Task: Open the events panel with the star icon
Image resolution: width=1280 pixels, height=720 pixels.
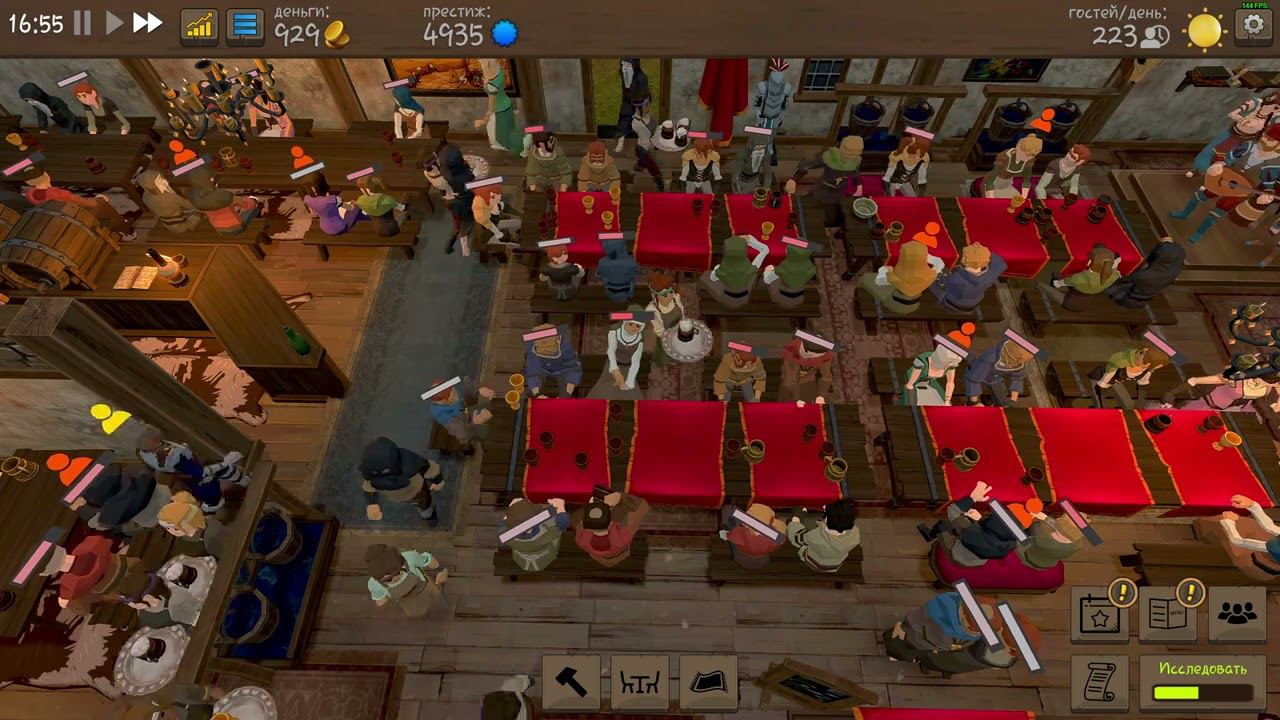Action: (1098, 618)
